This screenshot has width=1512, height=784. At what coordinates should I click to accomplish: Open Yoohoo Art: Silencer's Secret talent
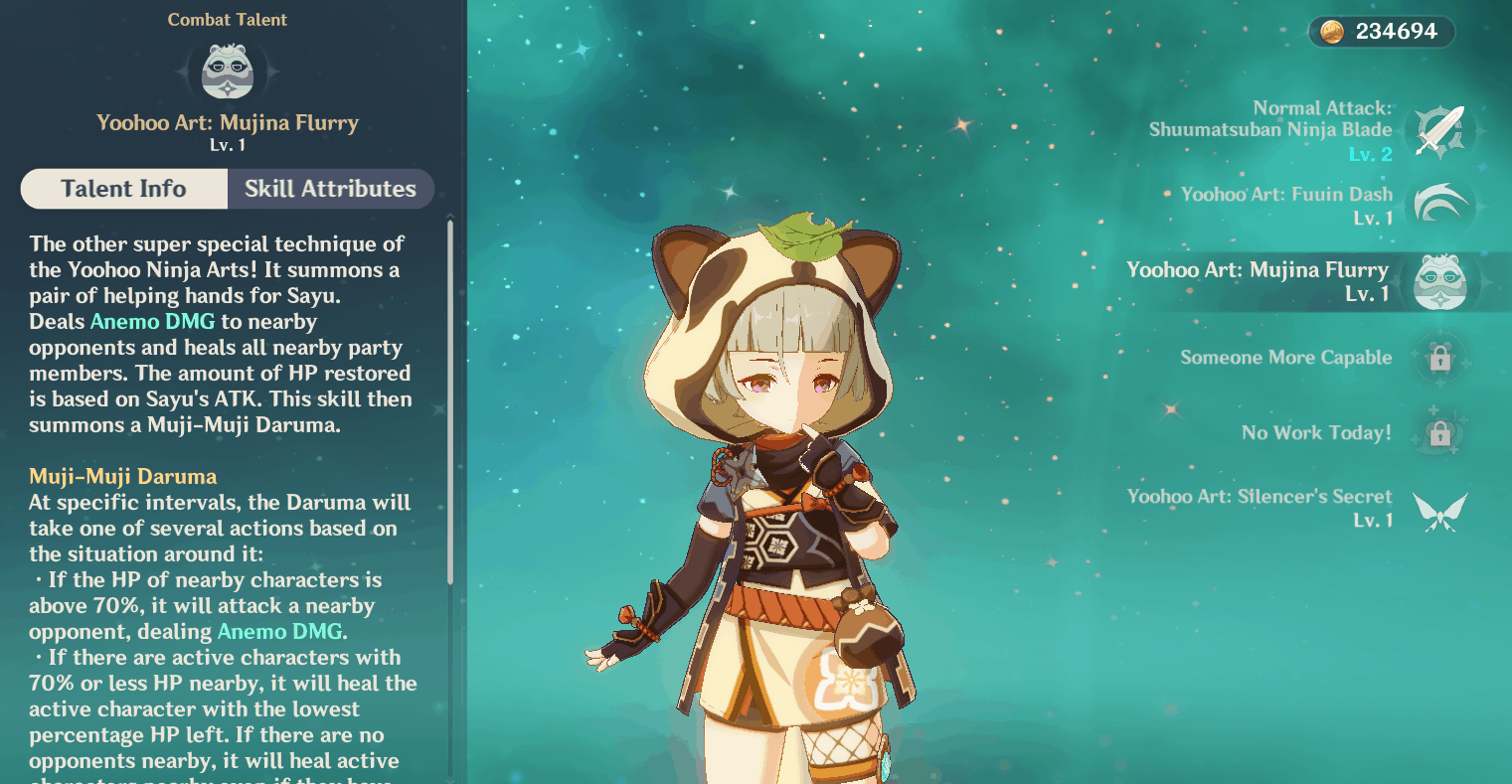pos(1438,509)
